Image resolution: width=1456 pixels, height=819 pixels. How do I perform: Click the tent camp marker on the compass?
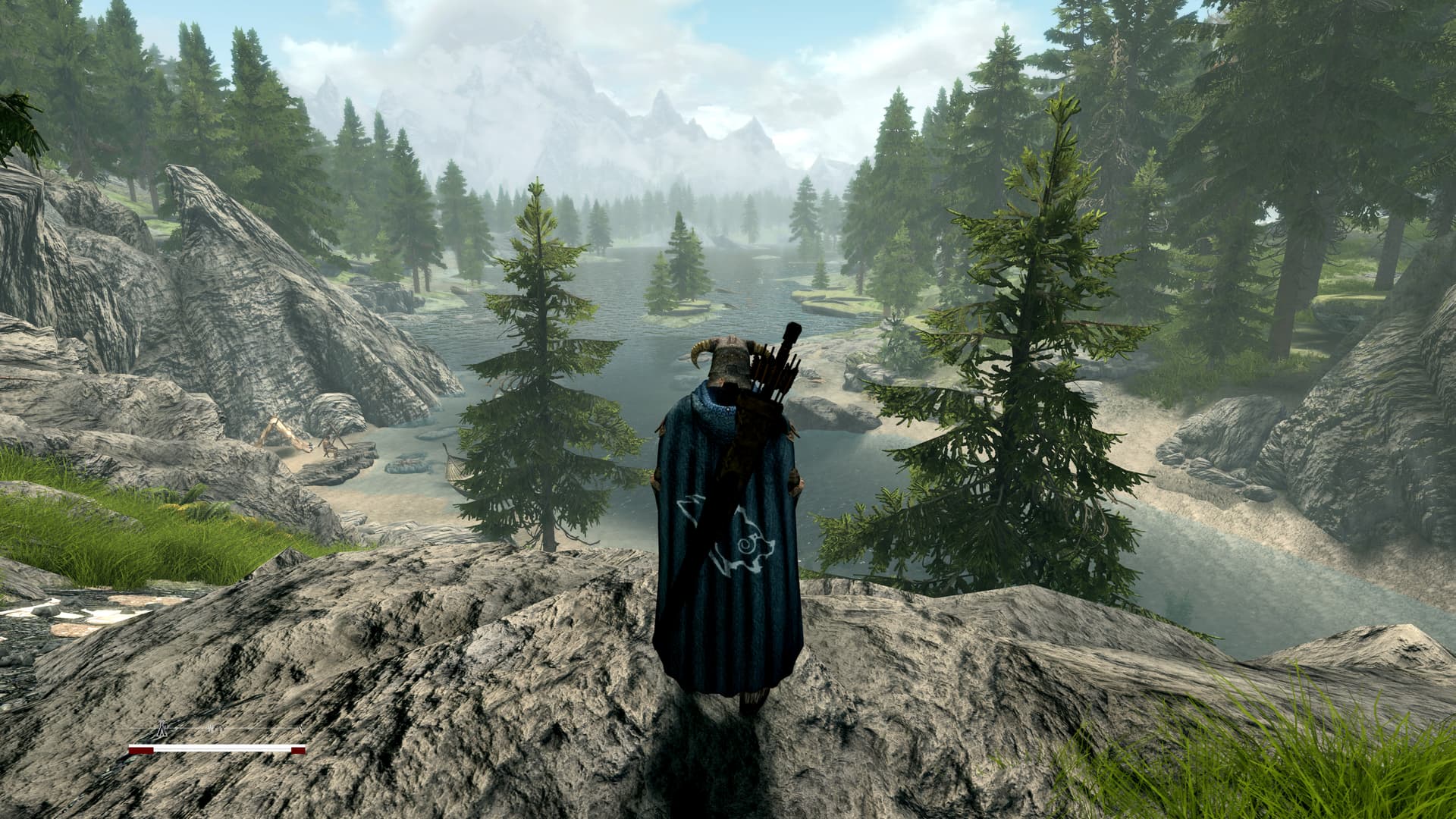(162, 730)
